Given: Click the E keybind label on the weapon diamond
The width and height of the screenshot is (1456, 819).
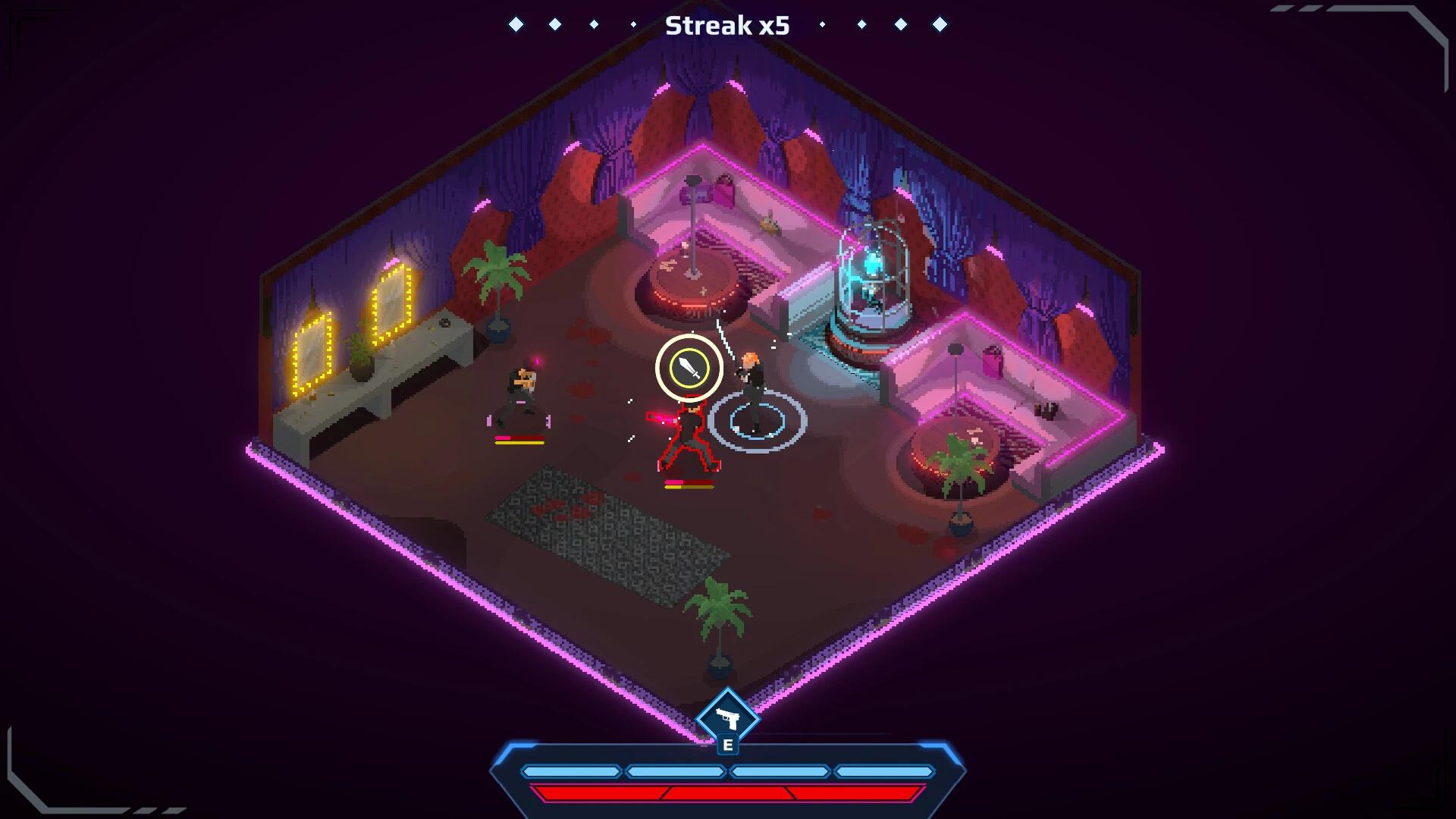Looking at the screenshot, I should click(x=728, y=744).
